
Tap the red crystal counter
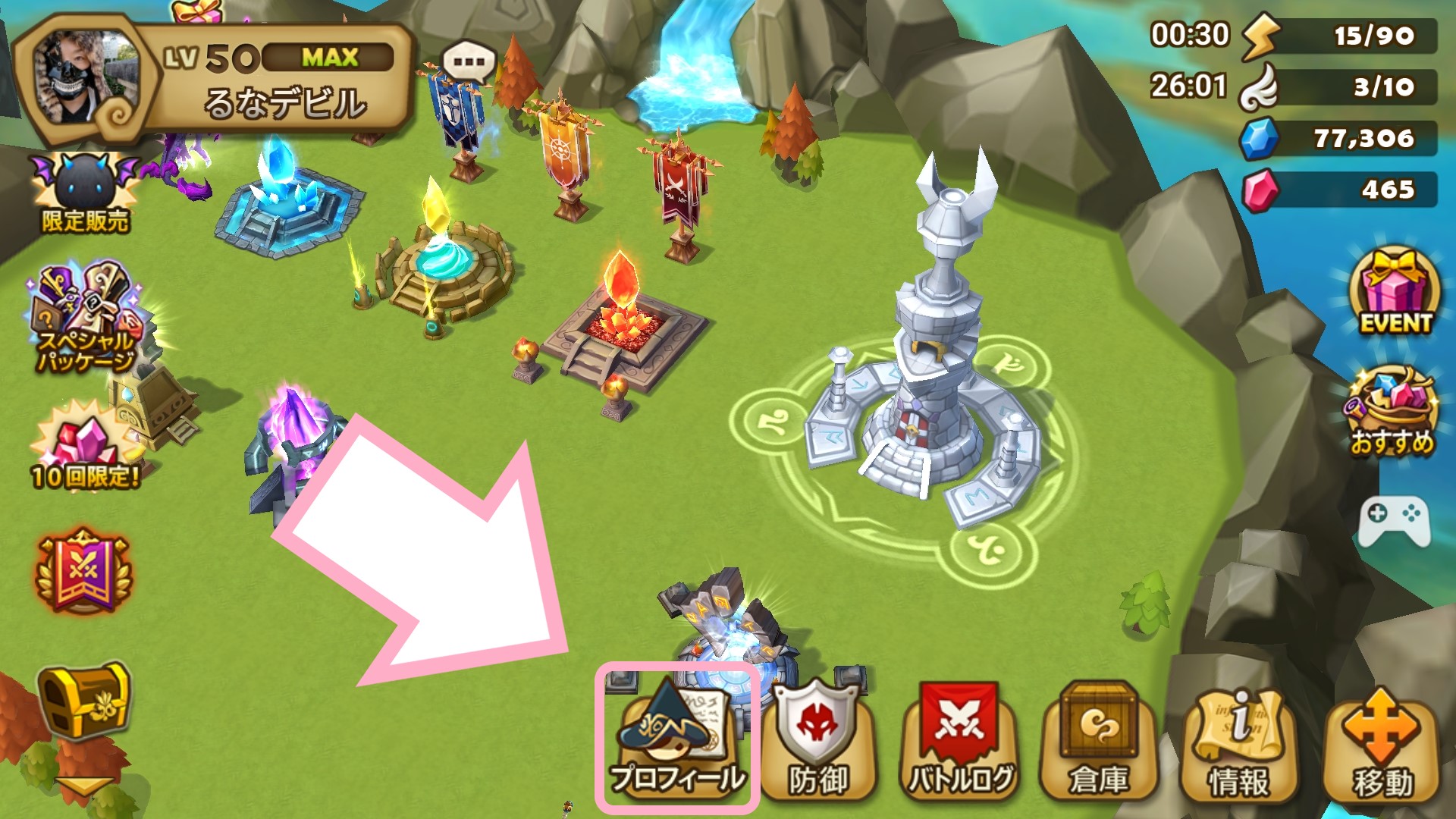tap(1339, 190)
